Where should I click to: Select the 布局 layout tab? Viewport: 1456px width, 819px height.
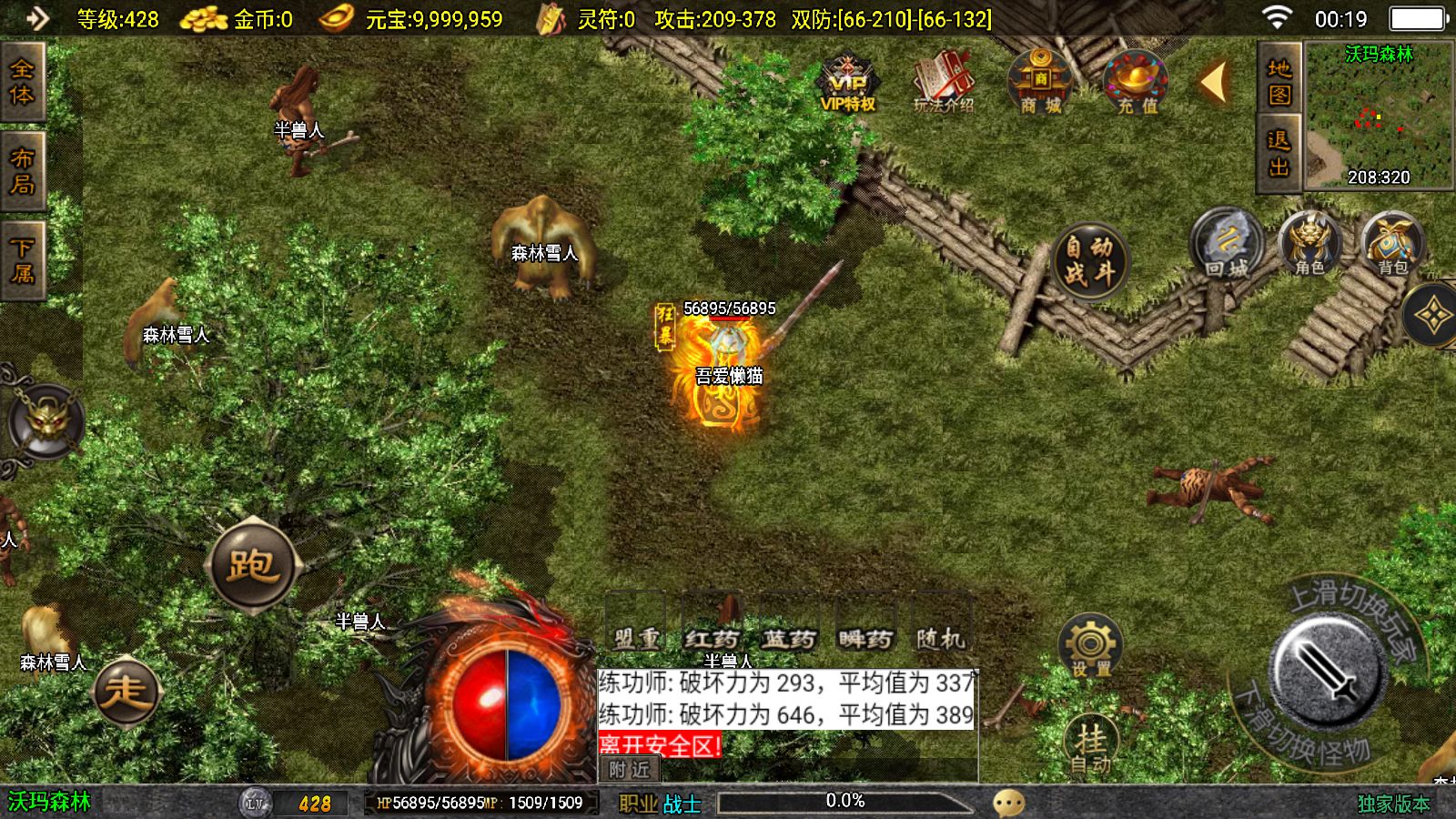coord(22,171)
